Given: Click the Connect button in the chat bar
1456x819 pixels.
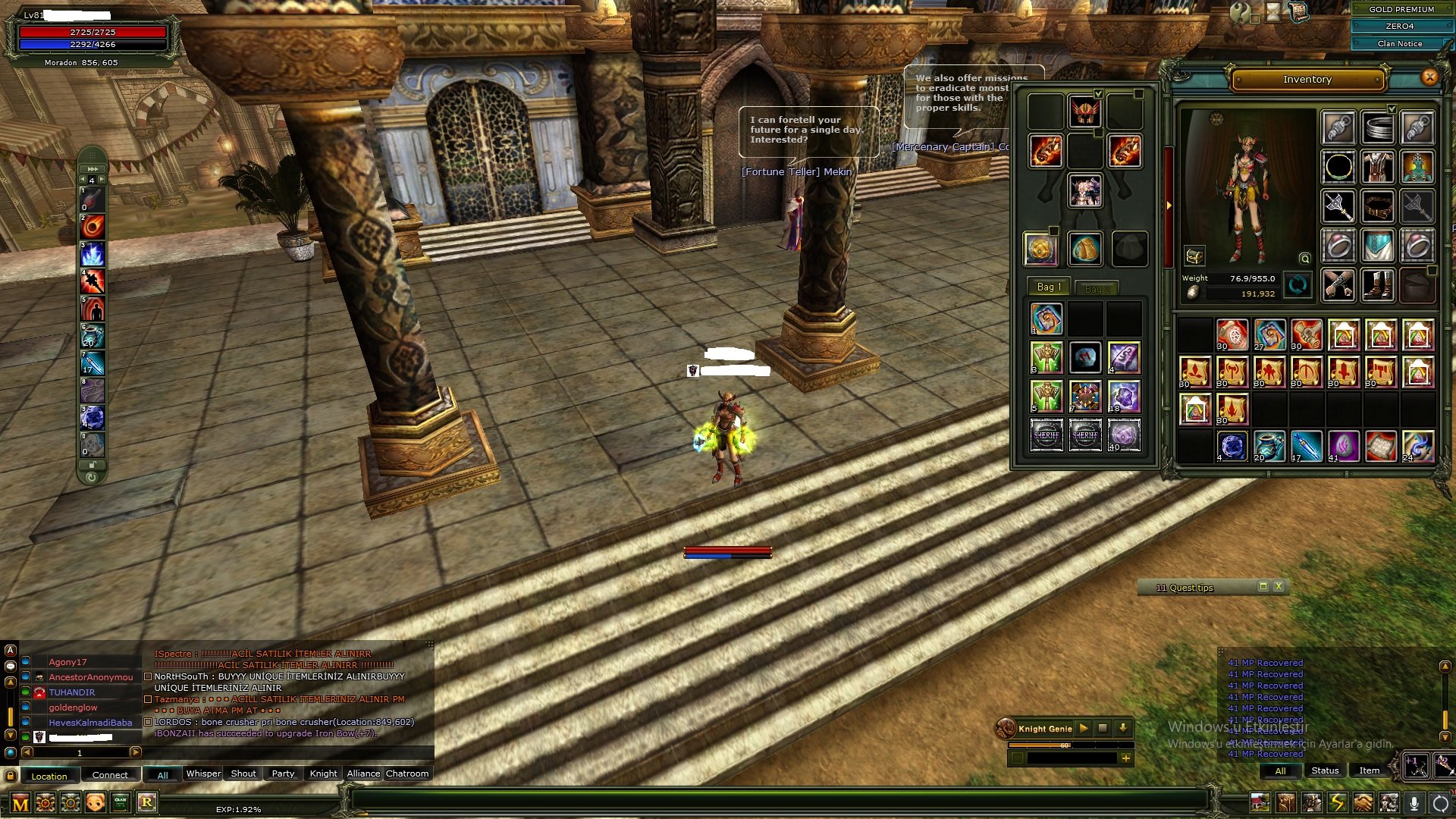Looking at the screenshot, I should point(111,775).
